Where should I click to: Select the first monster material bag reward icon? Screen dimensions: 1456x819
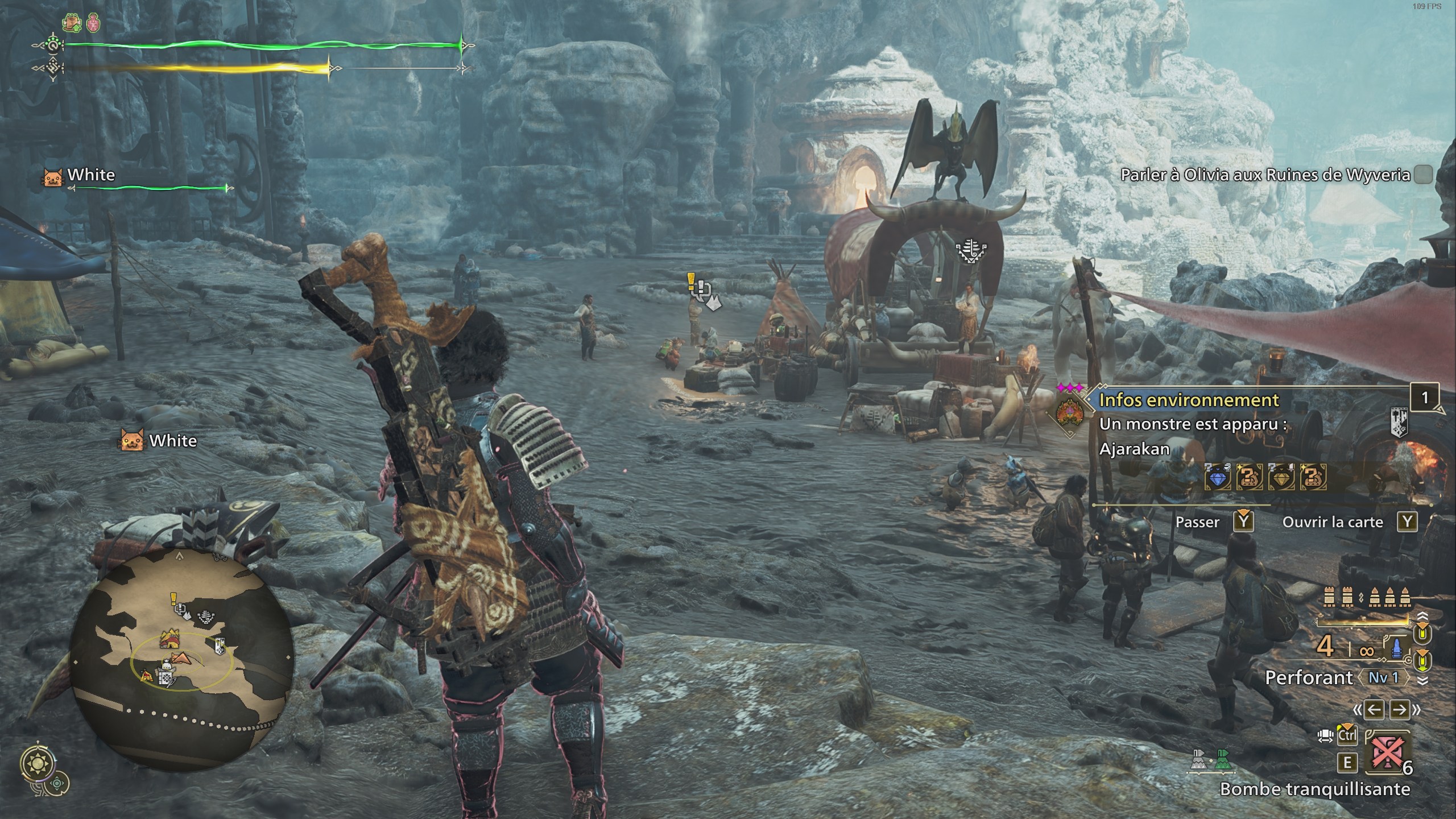click(1250, 478)
